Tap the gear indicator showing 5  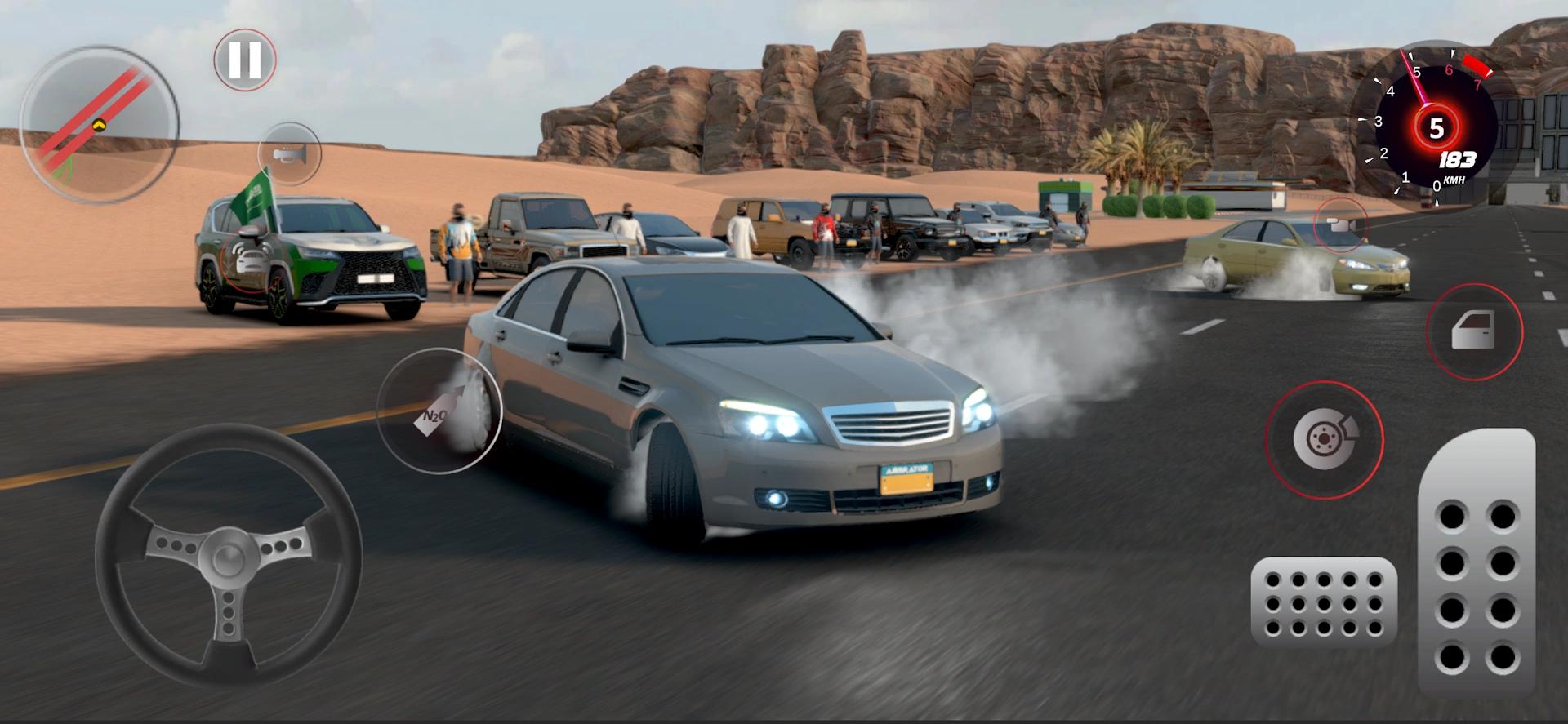[x=1438, y=127]
